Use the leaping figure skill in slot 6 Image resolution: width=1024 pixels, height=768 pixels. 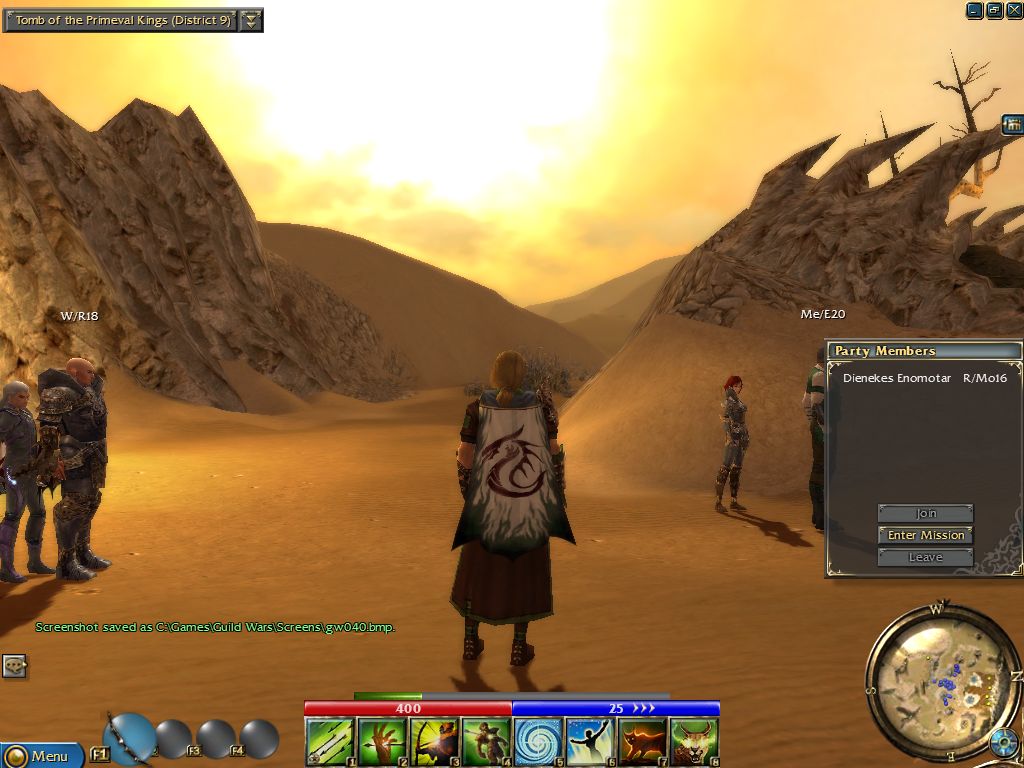(590, 742)
